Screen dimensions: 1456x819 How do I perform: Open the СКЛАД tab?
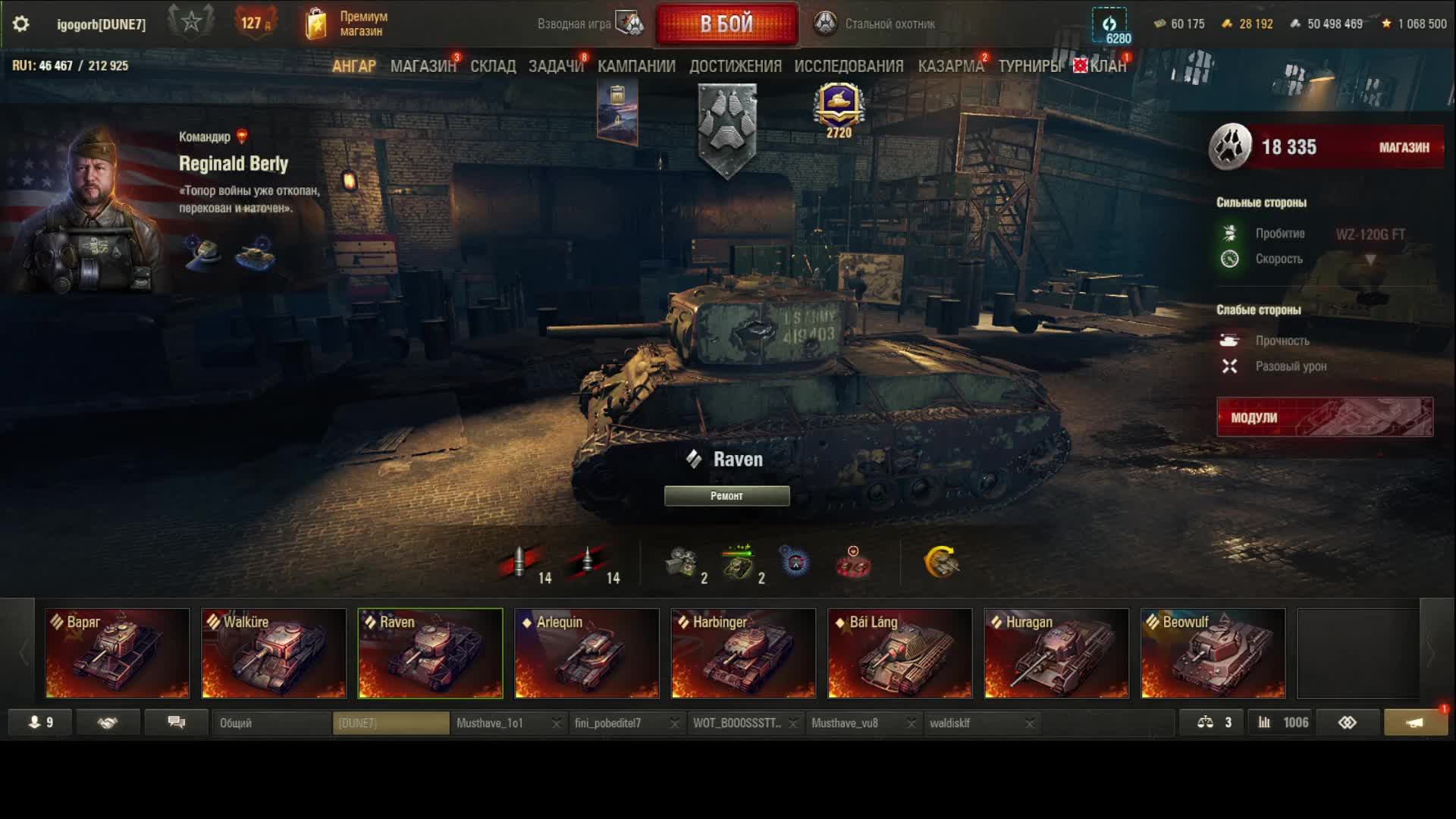tap(493, 67)
